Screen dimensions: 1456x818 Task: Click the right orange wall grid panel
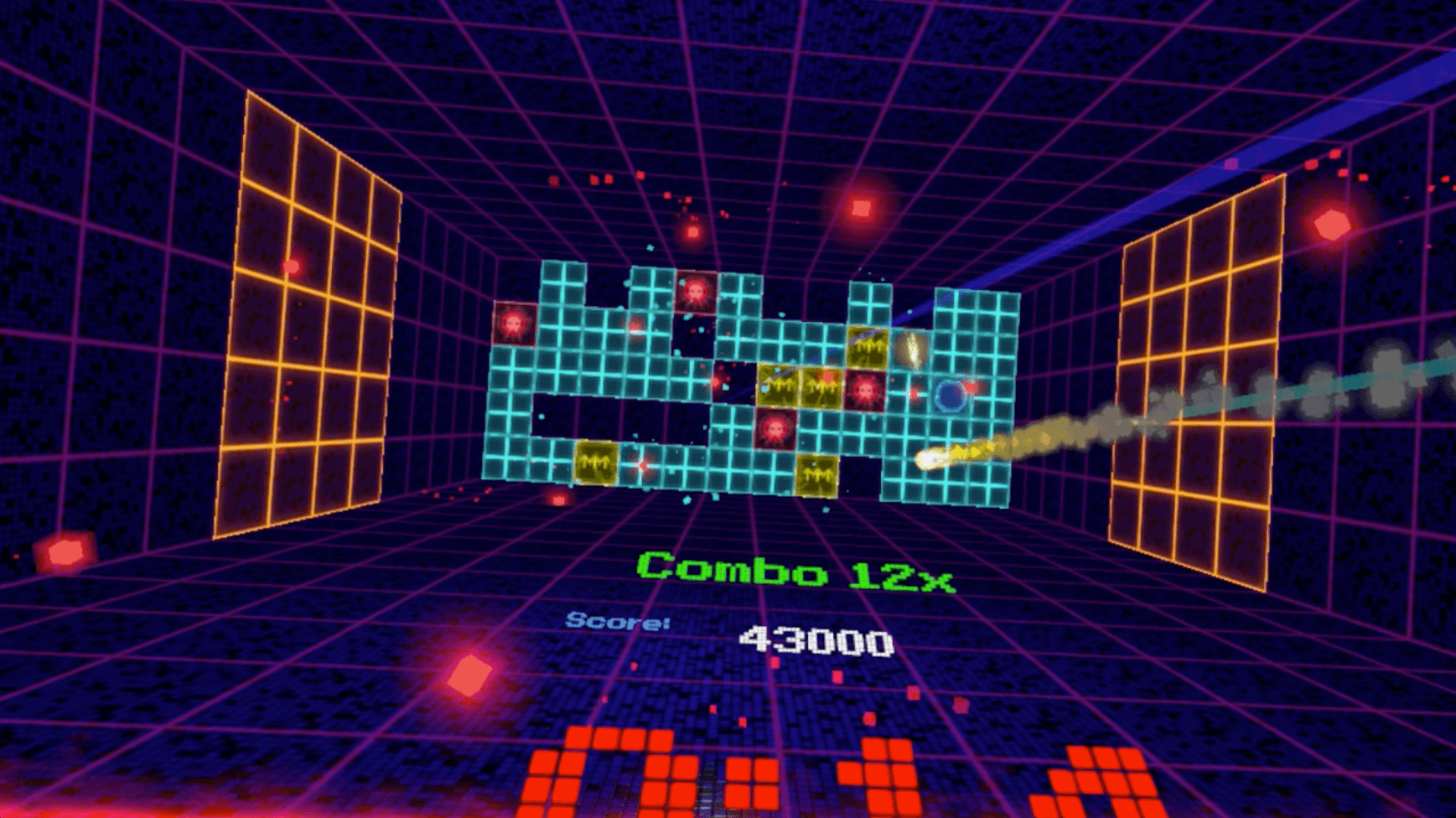coord(1199,360)
